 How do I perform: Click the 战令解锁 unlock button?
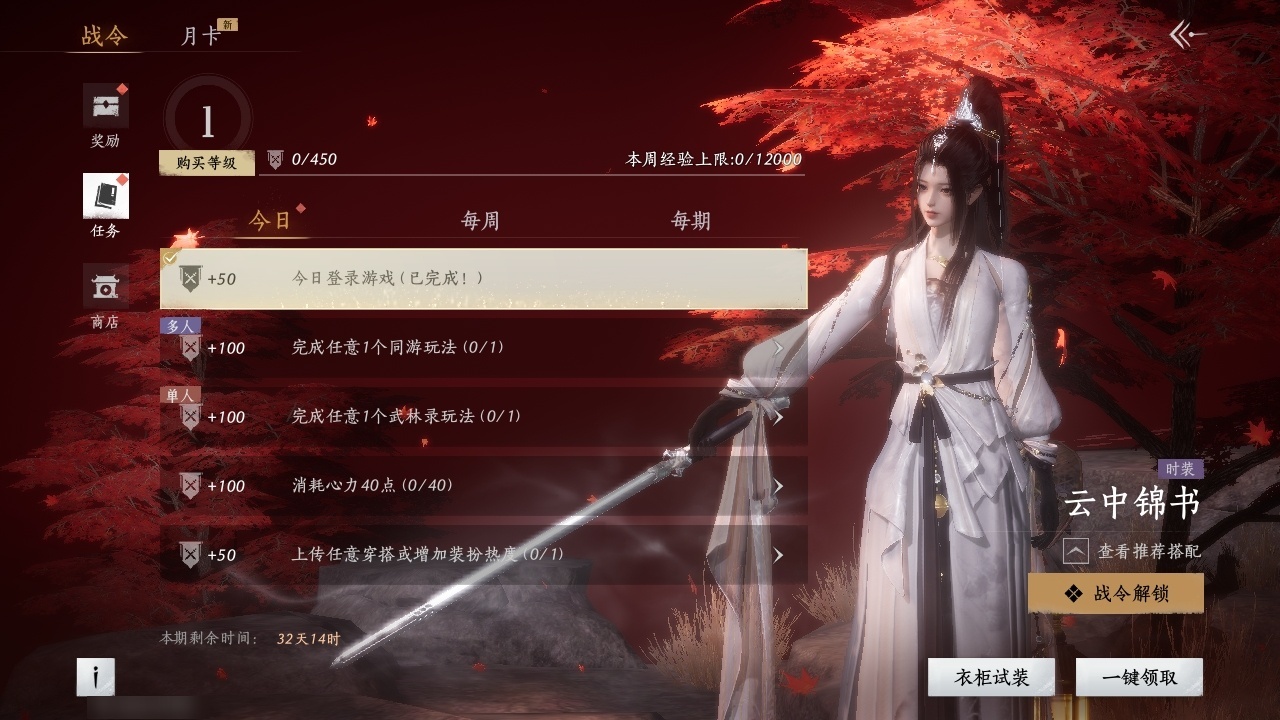(1115, 594)
